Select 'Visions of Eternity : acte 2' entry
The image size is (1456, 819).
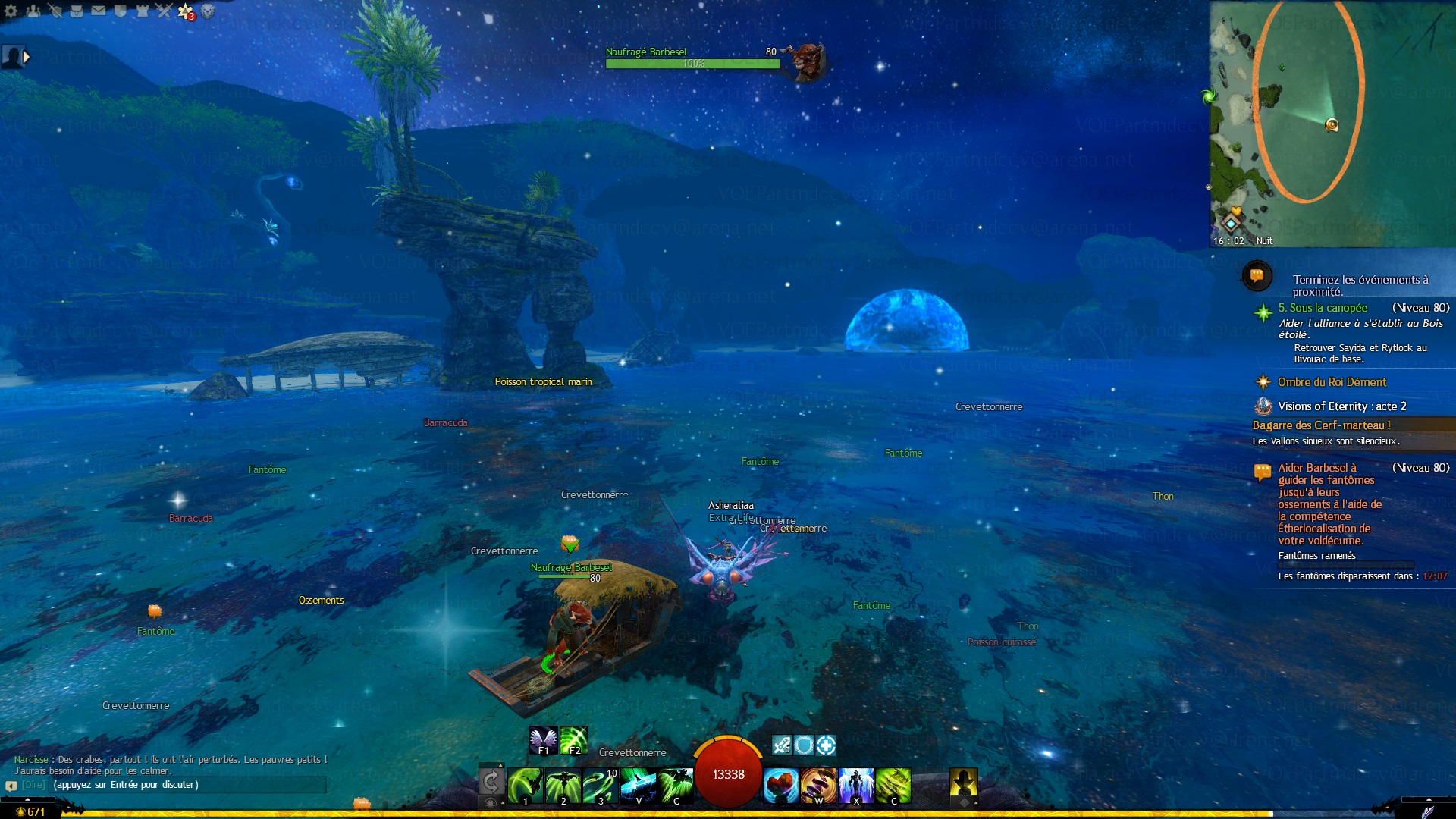tap(1341, 406)
